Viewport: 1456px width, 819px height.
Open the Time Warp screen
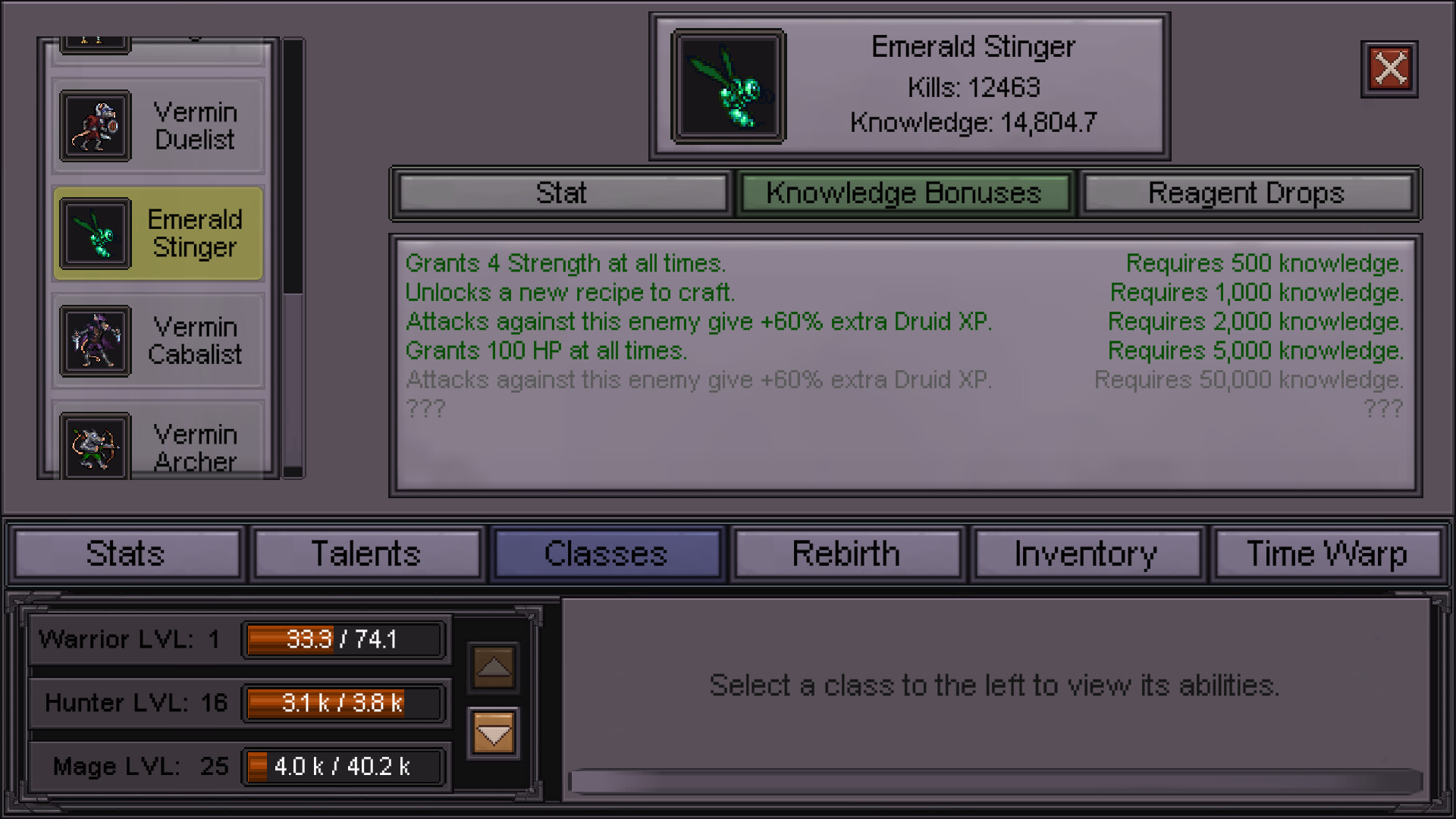(x=1327, y=554)
